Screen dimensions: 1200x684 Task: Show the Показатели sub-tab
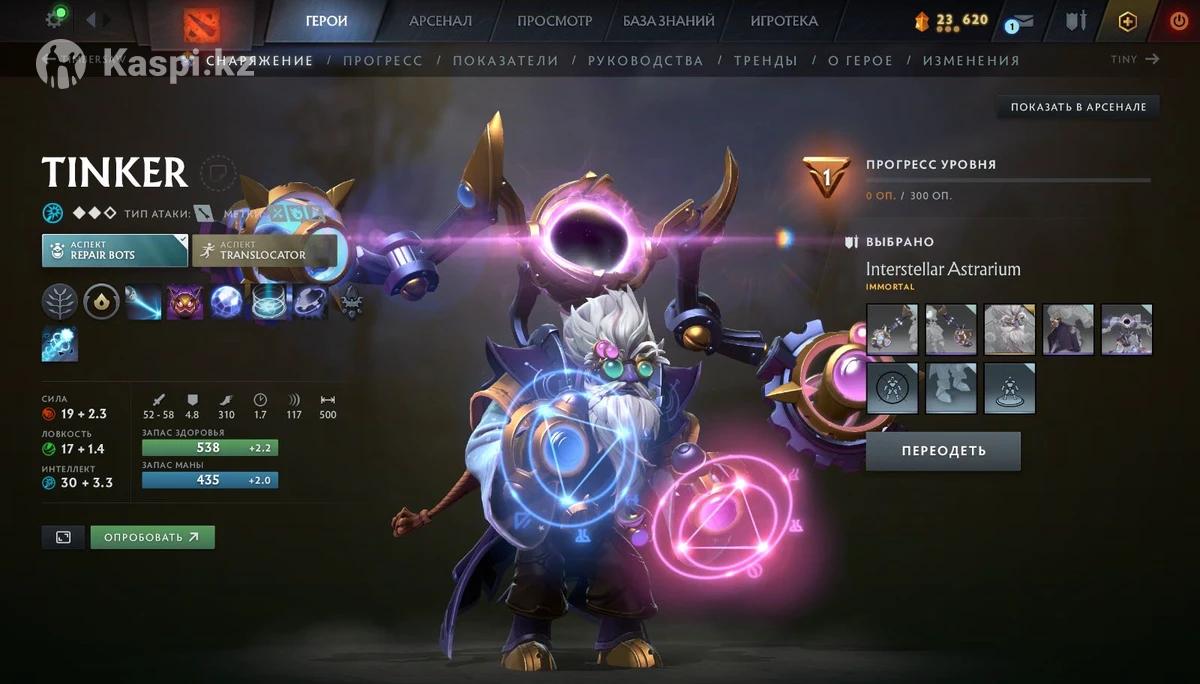(x=505, y=61)
